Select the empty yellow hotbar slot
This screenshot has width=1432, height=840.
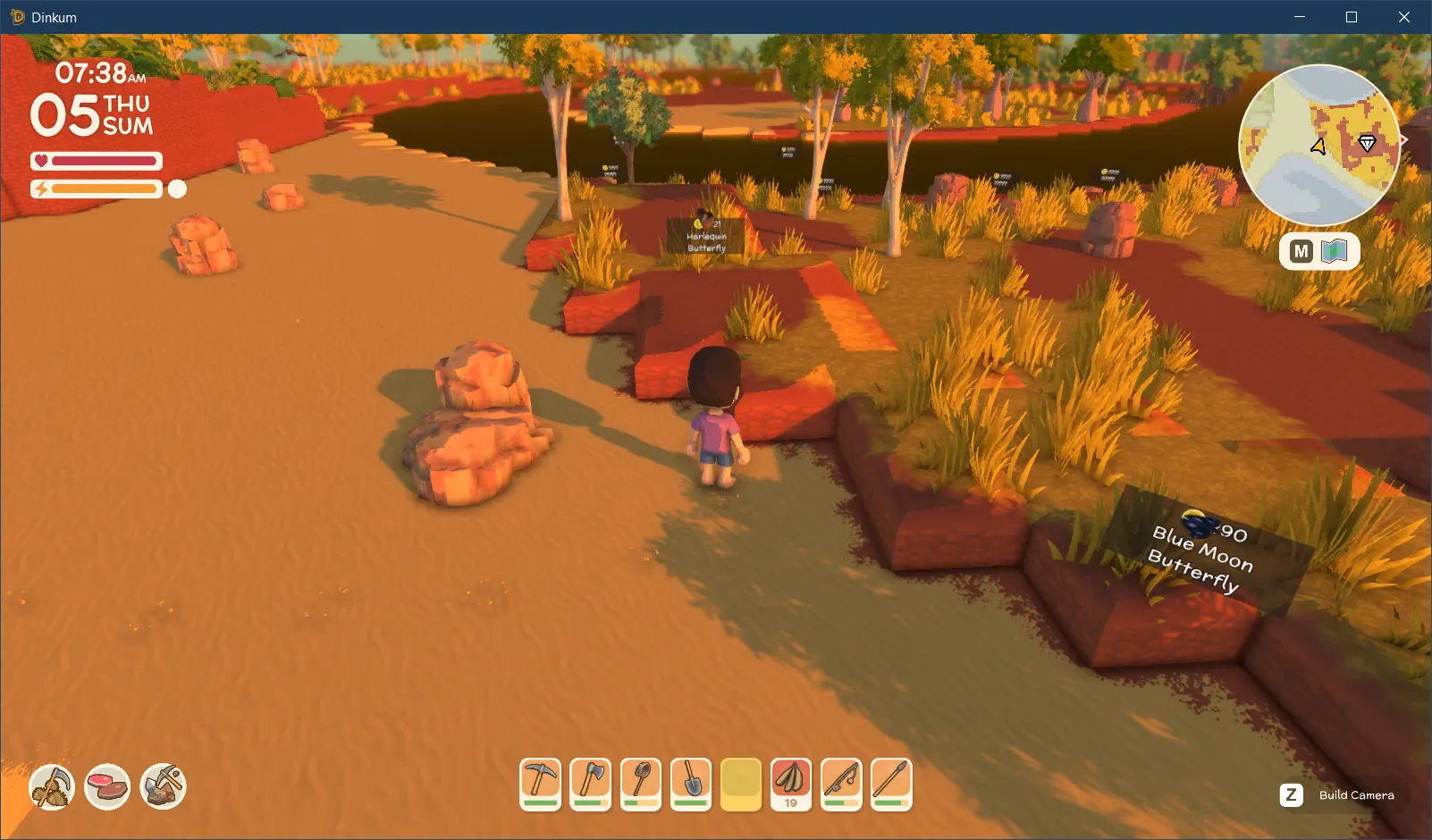click(x=741, y=784)
